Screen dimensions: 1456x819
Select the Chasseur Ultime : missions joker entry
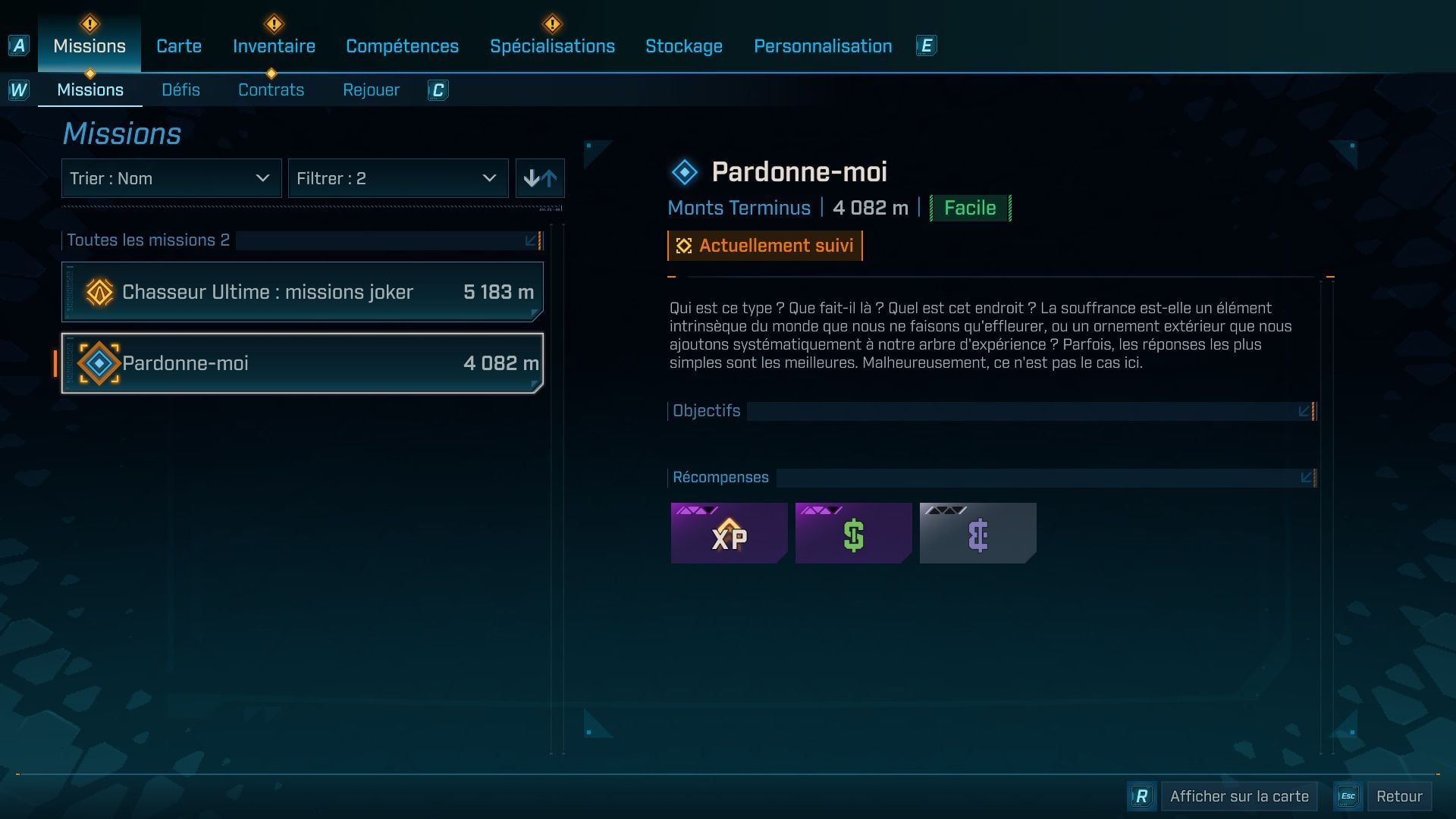pos(302,291)
